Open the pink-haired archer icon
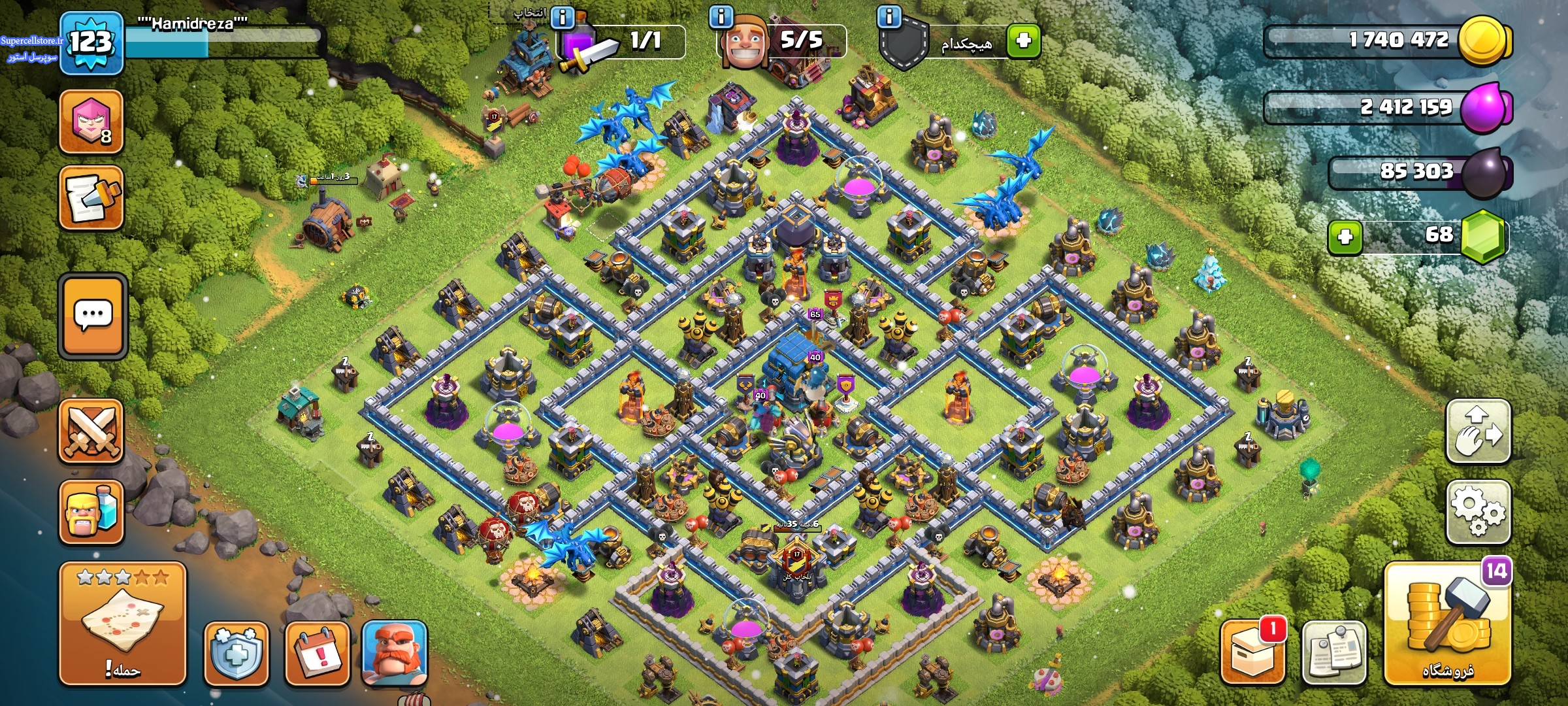Image resolution: width=1568 pixels, height=706 pixels. tap(91, 122)
